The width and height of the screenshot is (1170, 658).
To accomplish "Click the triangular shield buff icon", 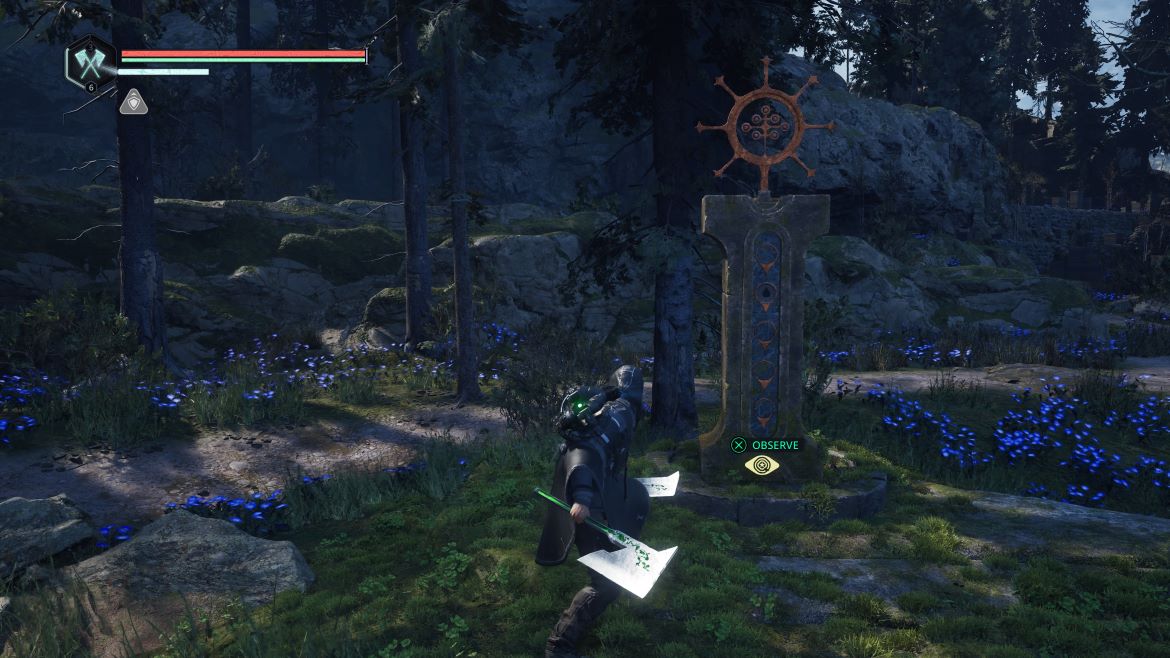I will click(x=133, y=101).
